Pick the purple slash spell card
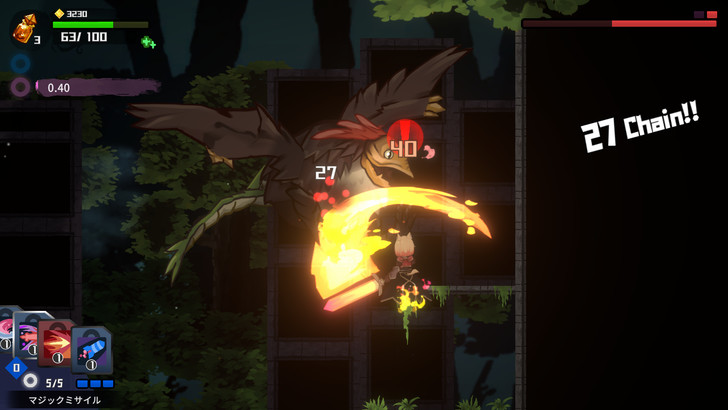728x410 pixels. pos(30,335)
